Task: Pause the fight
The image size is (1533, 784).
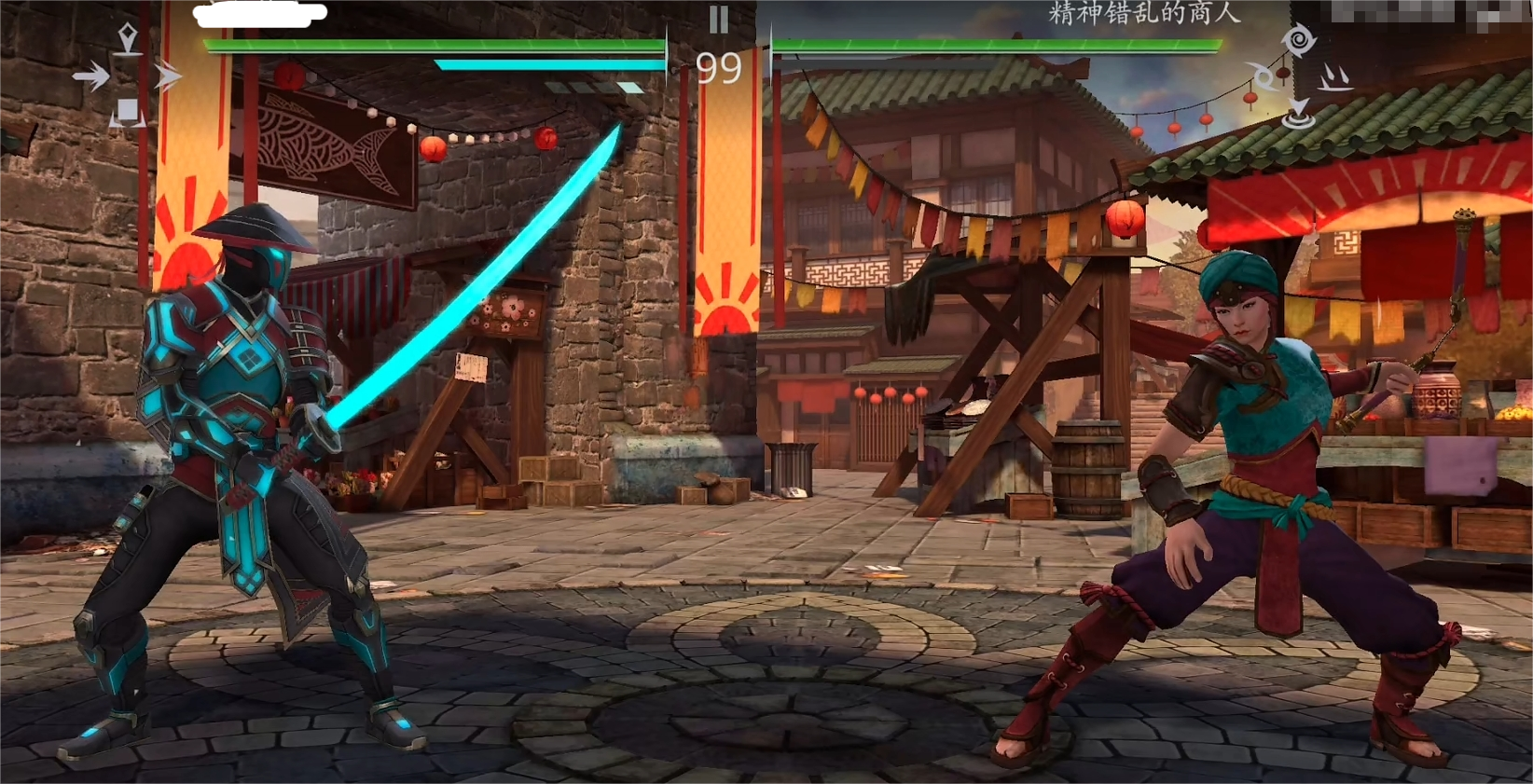Action: (718, 19)
